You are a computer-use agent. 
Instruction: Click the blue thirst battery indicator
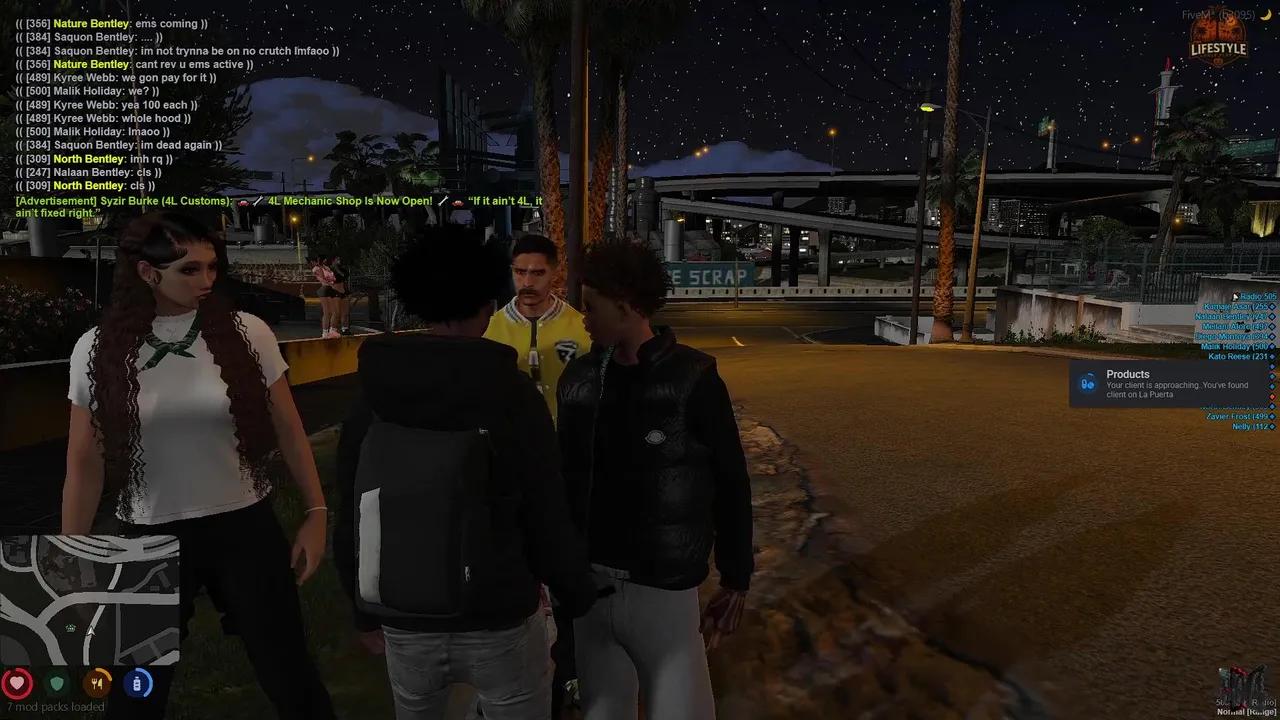137,683
